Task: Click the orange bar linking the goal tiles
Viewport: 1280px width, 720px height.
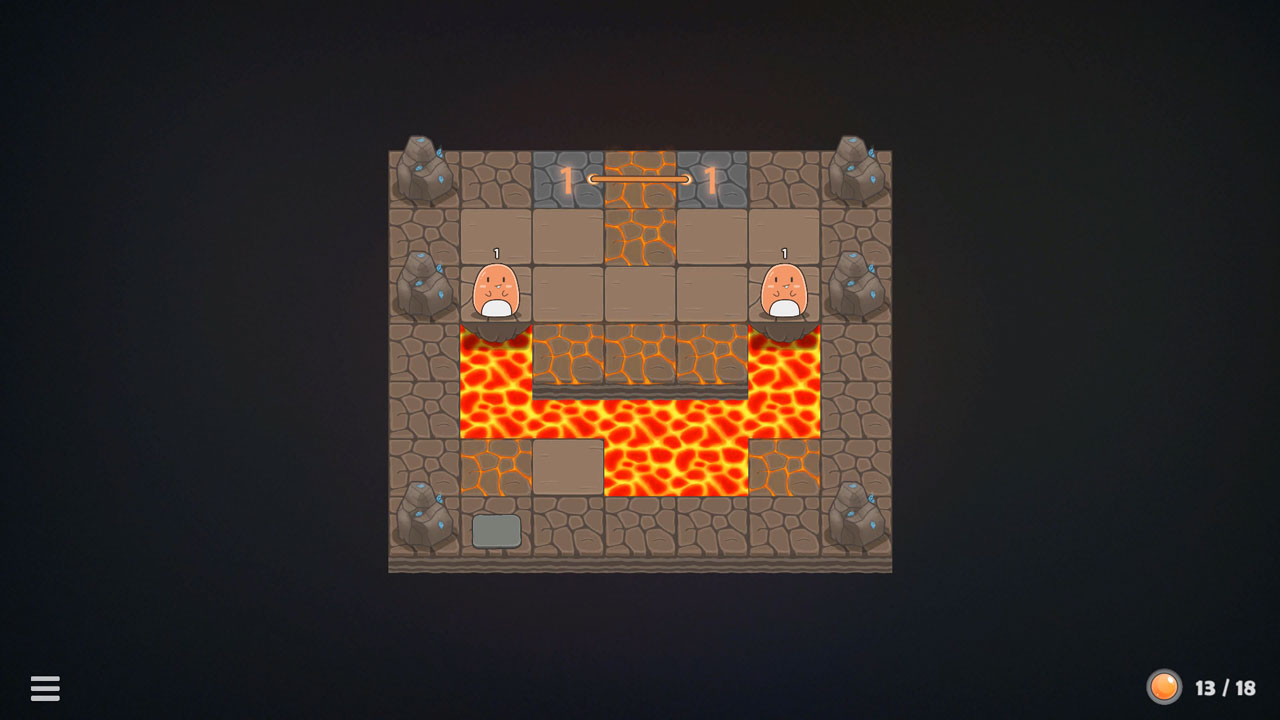Action: [x=640, y=178]
